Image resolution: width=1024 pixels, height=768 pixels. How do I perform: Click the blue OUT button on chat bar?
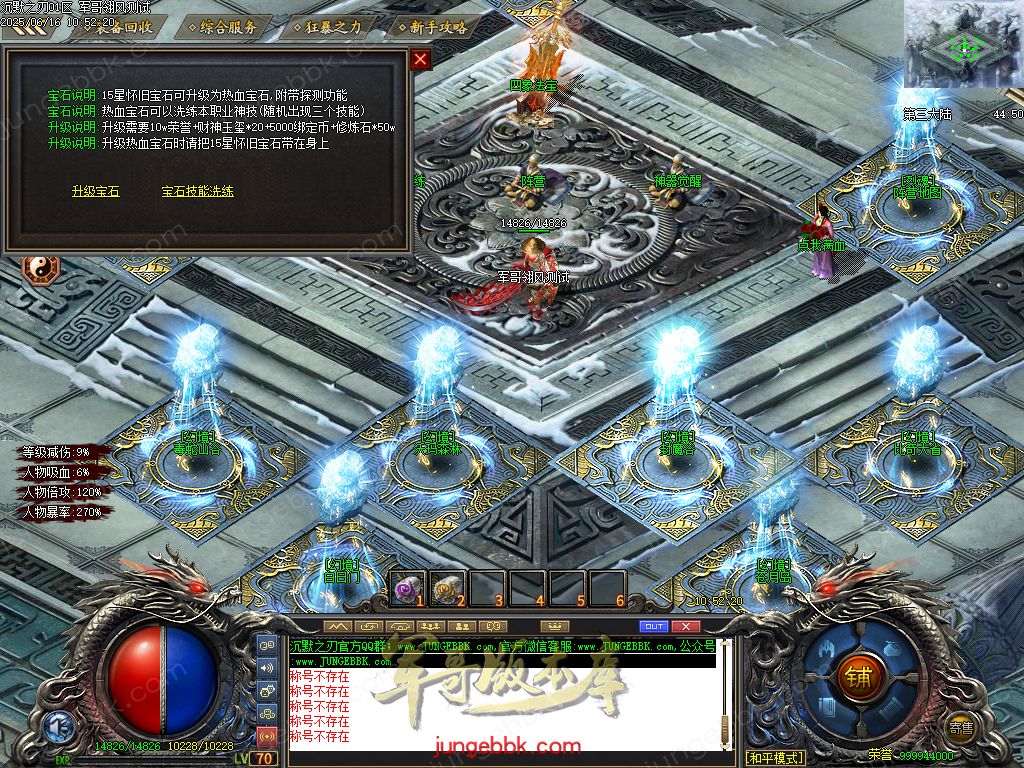point(653,626)
